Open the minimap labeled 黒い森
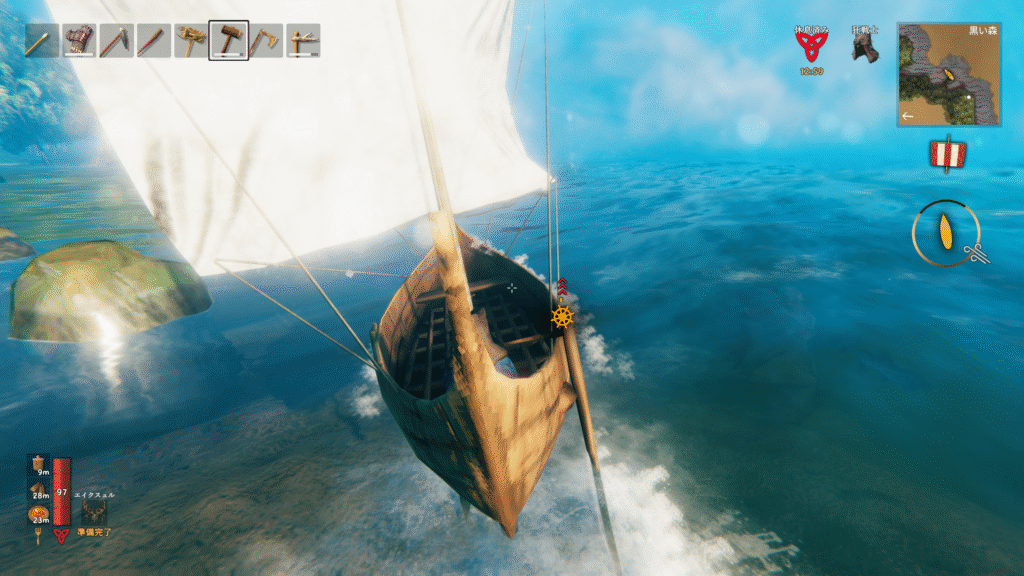The height and width of the screenshot is (576, 1024). (948, 75)
